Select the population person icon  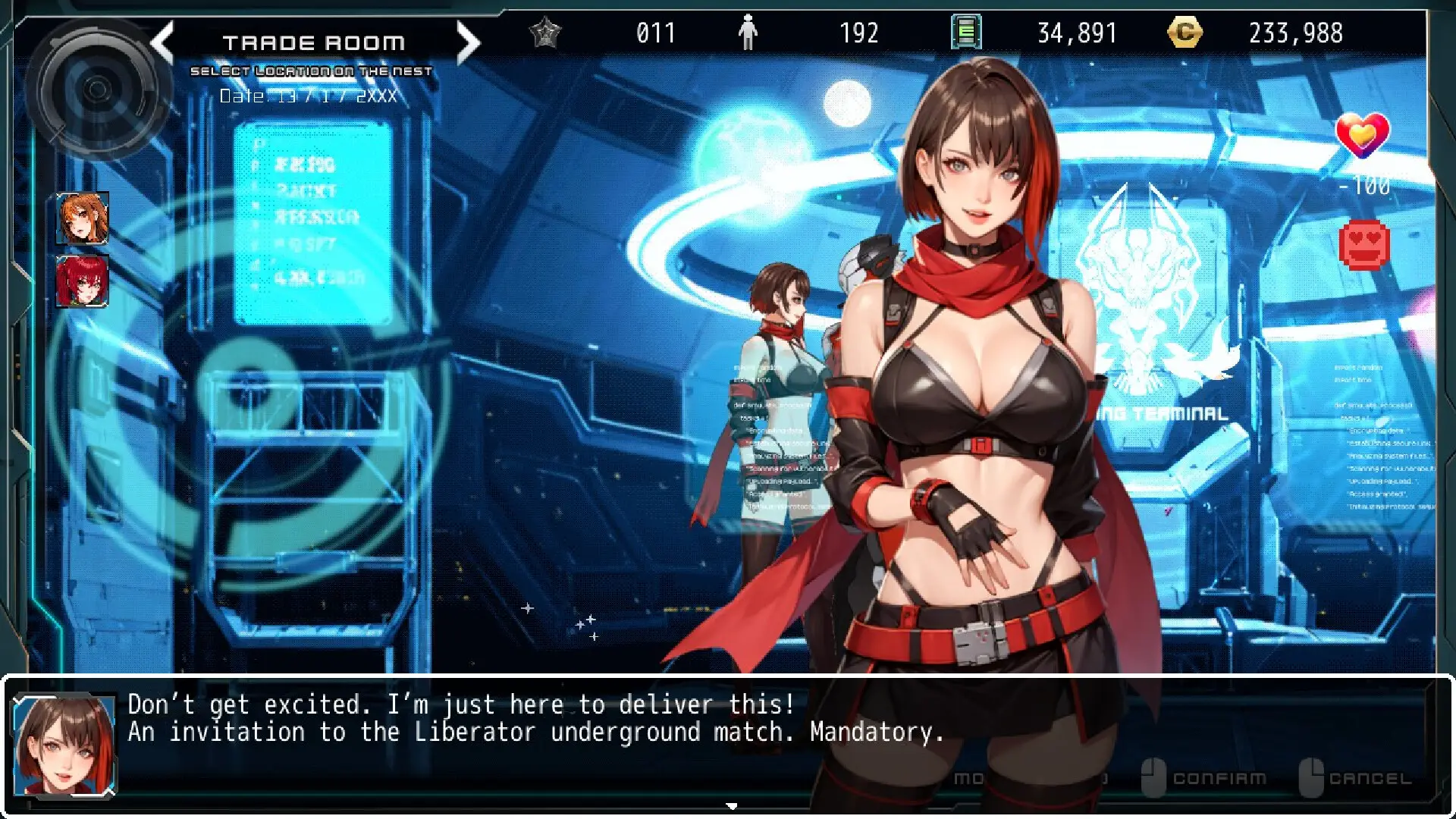pos(749,32)
